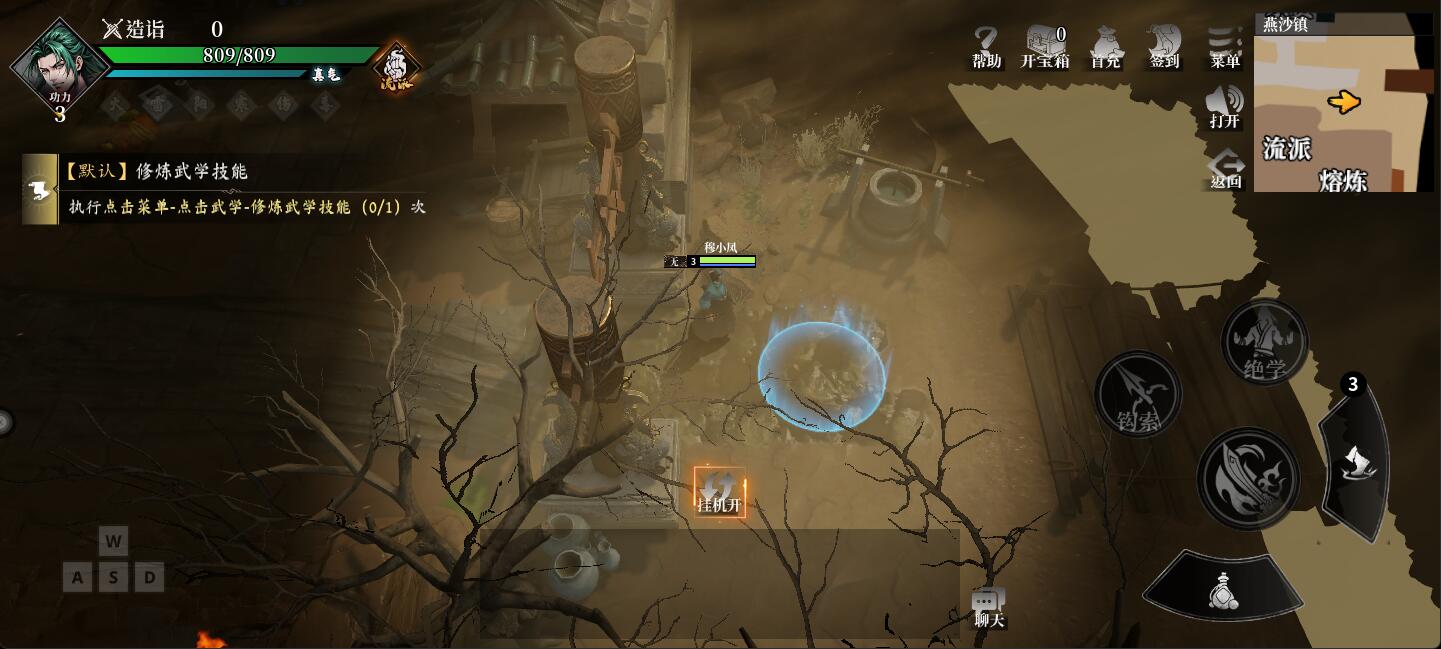Image resolution: width=1441 pixels, height=649 pixels.
Task: Open the 聊天 chat window
Action: coord(988,607)
